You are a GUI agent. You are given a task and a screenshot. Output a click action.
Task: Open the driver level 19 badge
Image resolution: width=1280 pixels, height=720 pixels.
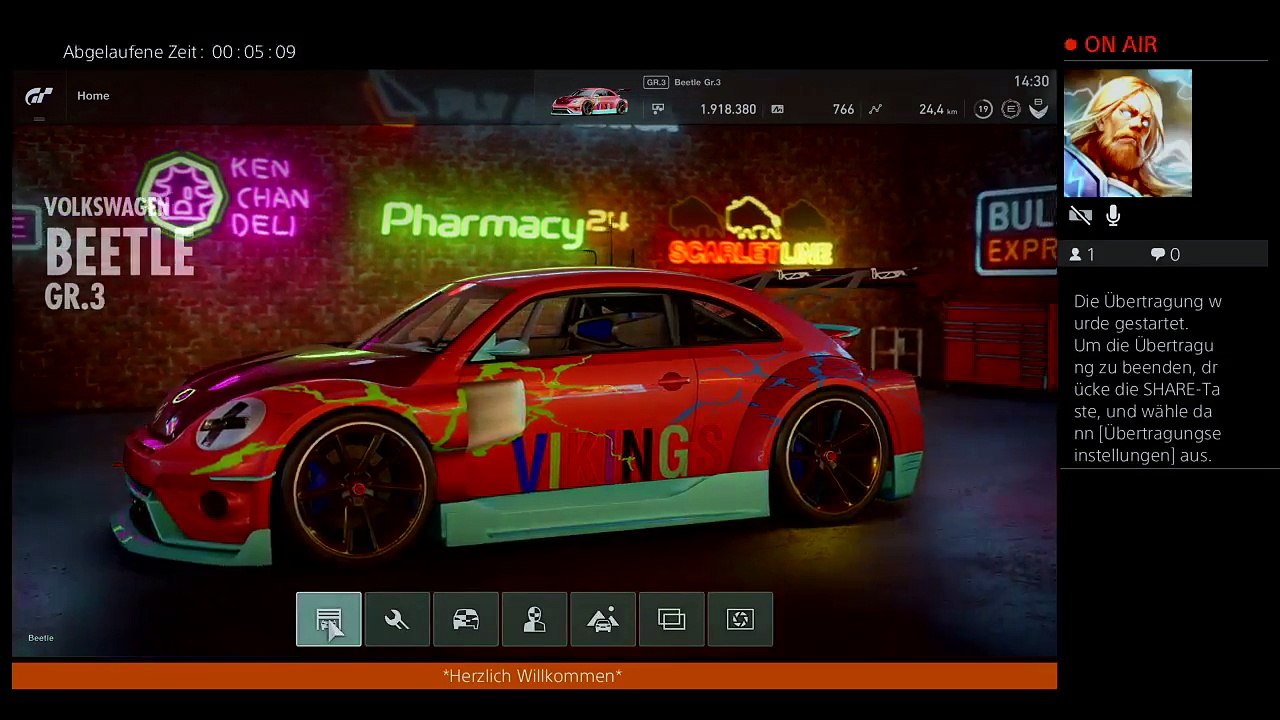click(983, 109)
